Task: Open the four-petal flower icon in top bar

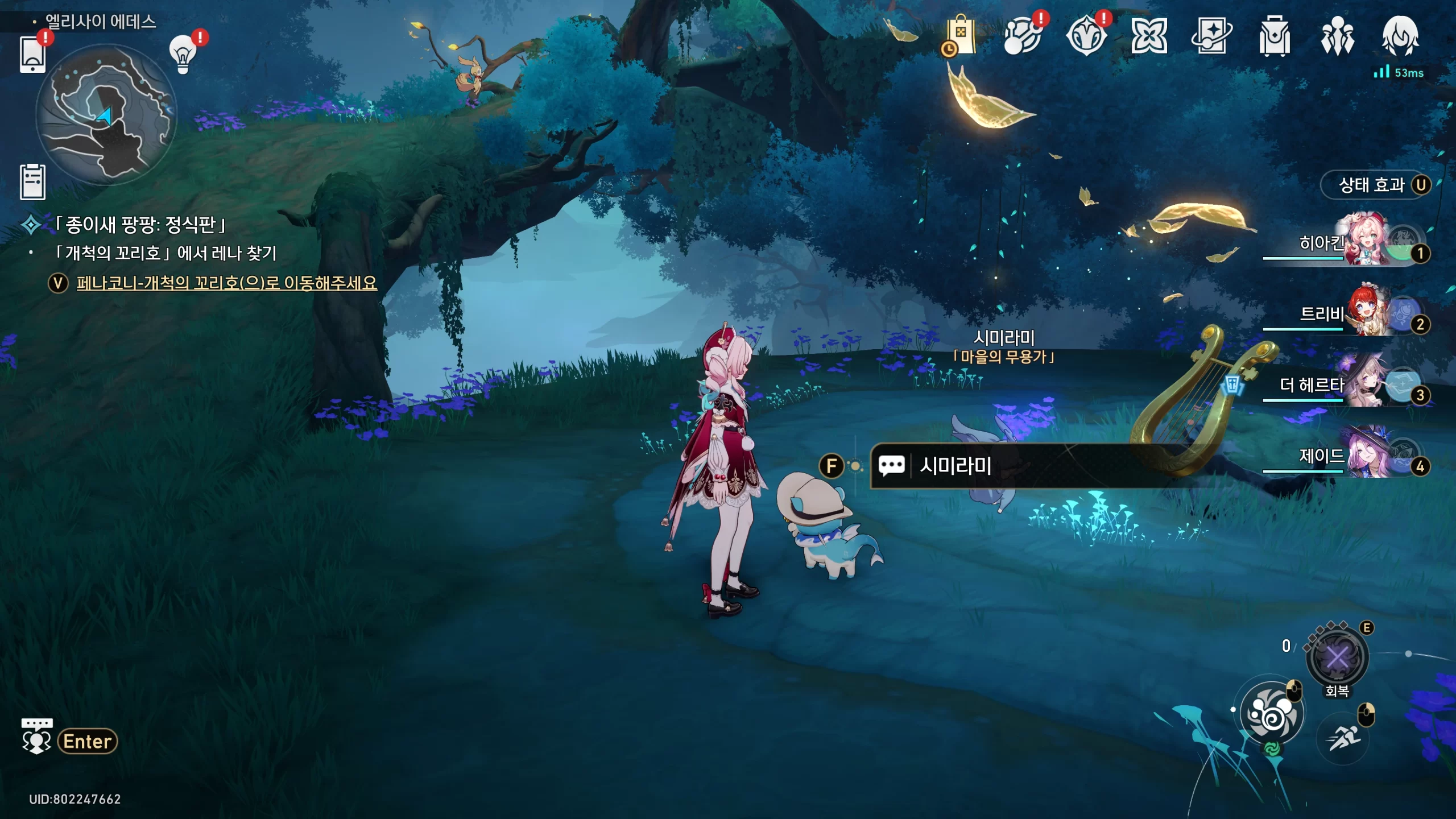Action: click(1149, 36)
